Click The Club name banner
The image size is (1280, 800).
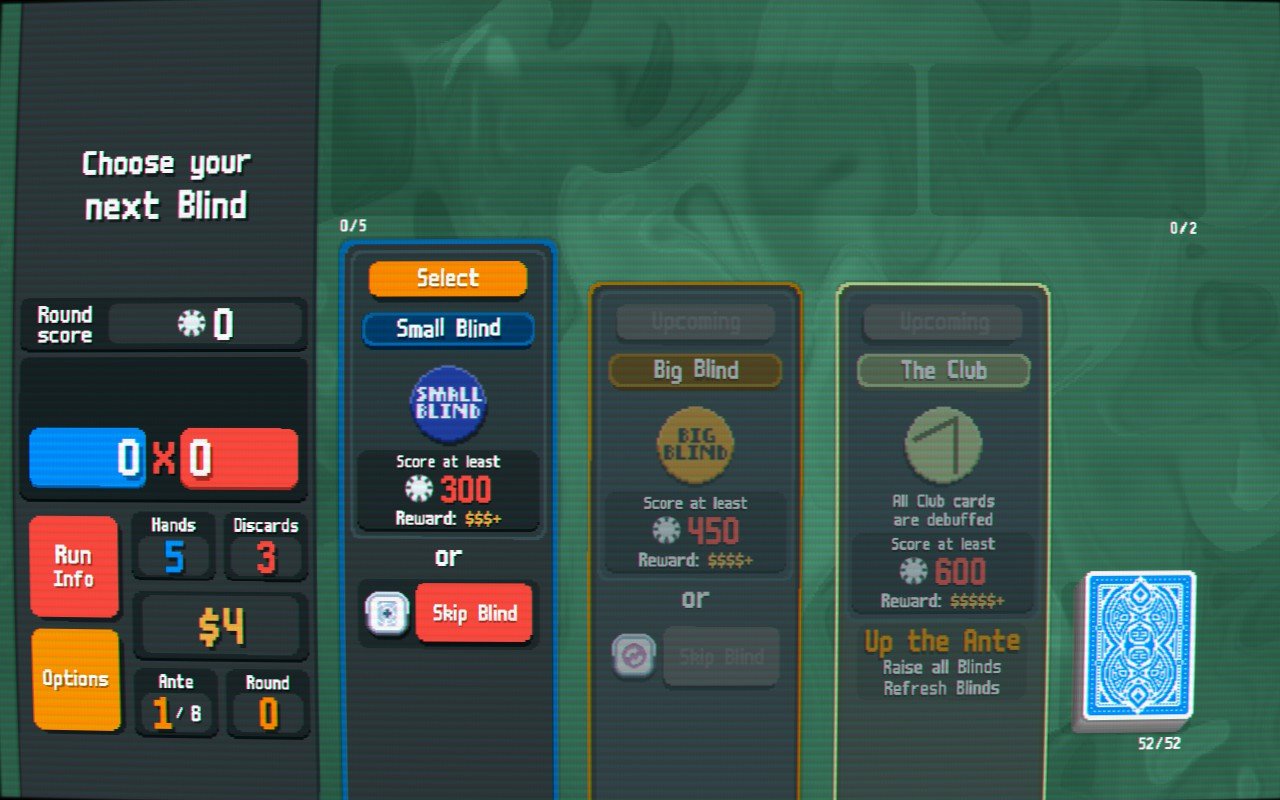coord(942,371)
